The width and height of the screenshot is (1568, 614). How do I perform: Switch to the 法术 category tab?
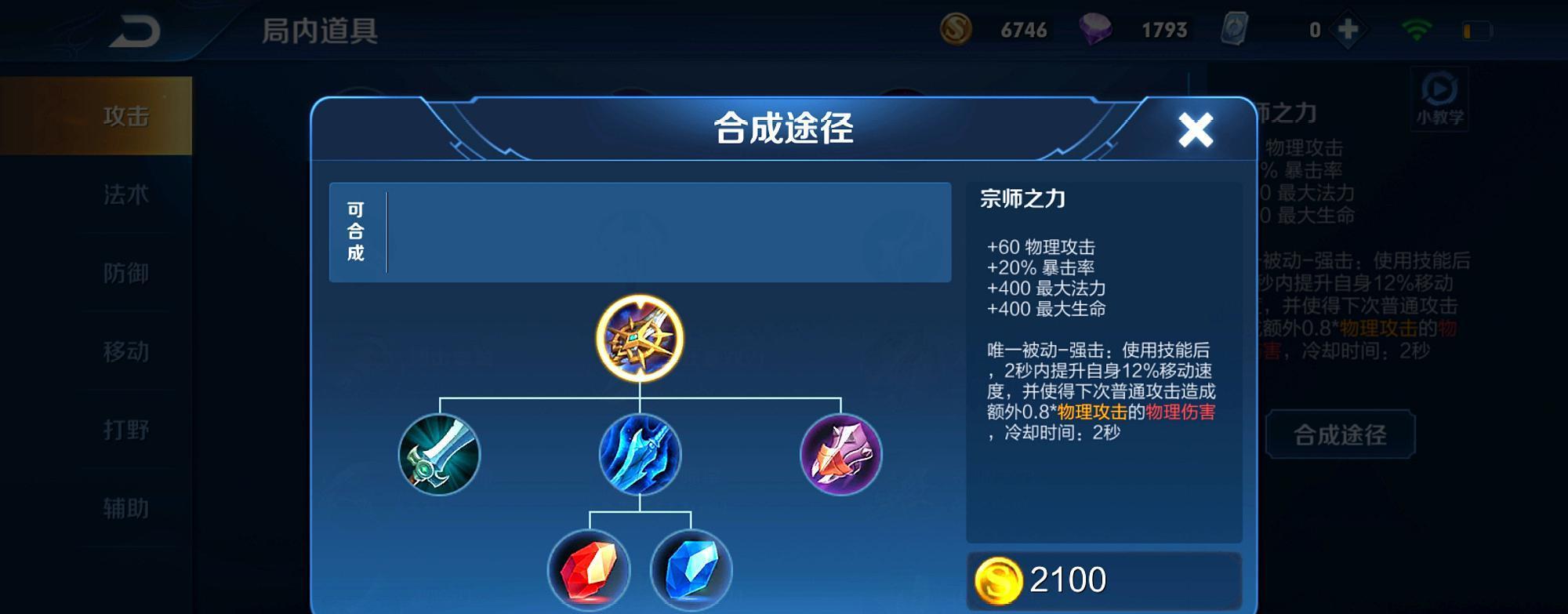coord(125,194)
